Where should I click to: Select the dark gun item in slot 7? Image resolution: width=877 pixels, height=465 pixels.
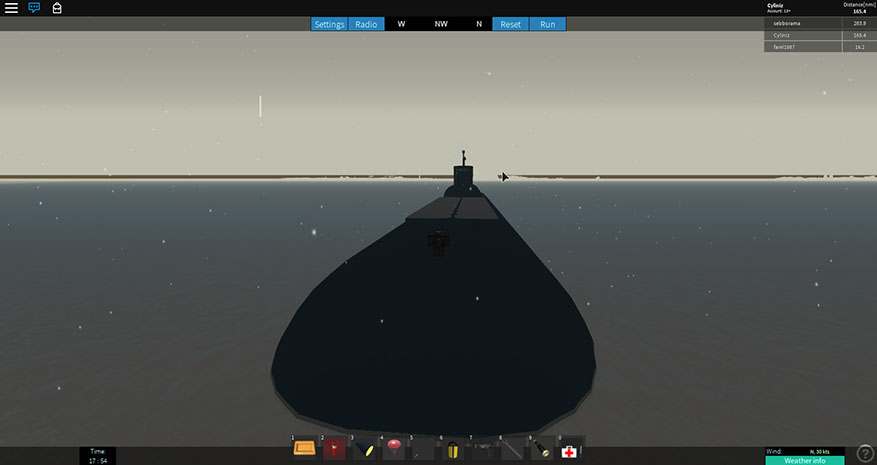[x=482, y=449]
